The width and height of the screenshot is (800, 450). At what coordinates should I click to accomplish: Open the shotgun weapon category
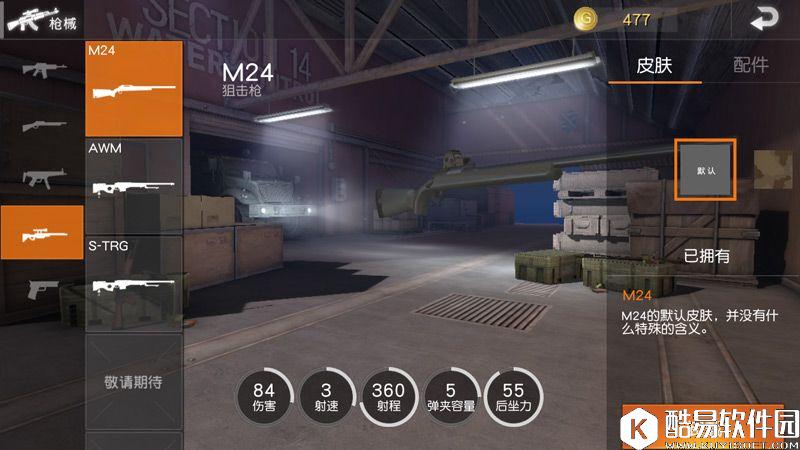[42, 125]
